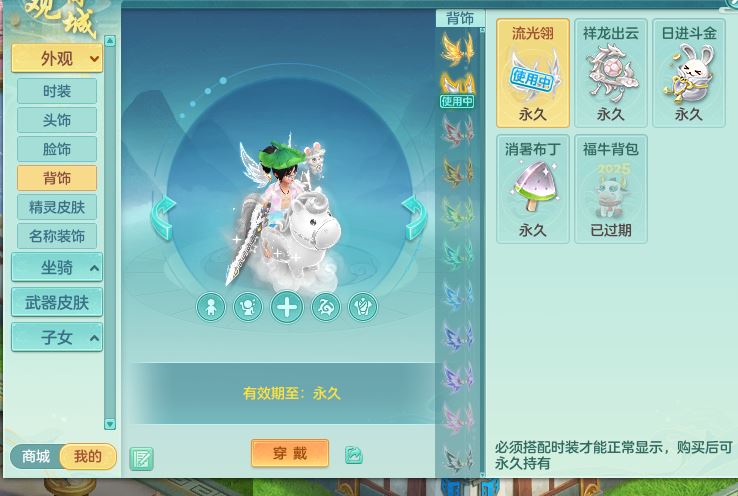Select the 消暑布丁 popsicle accessory
This screenshot has height=496, width=738.
point(533,189)
